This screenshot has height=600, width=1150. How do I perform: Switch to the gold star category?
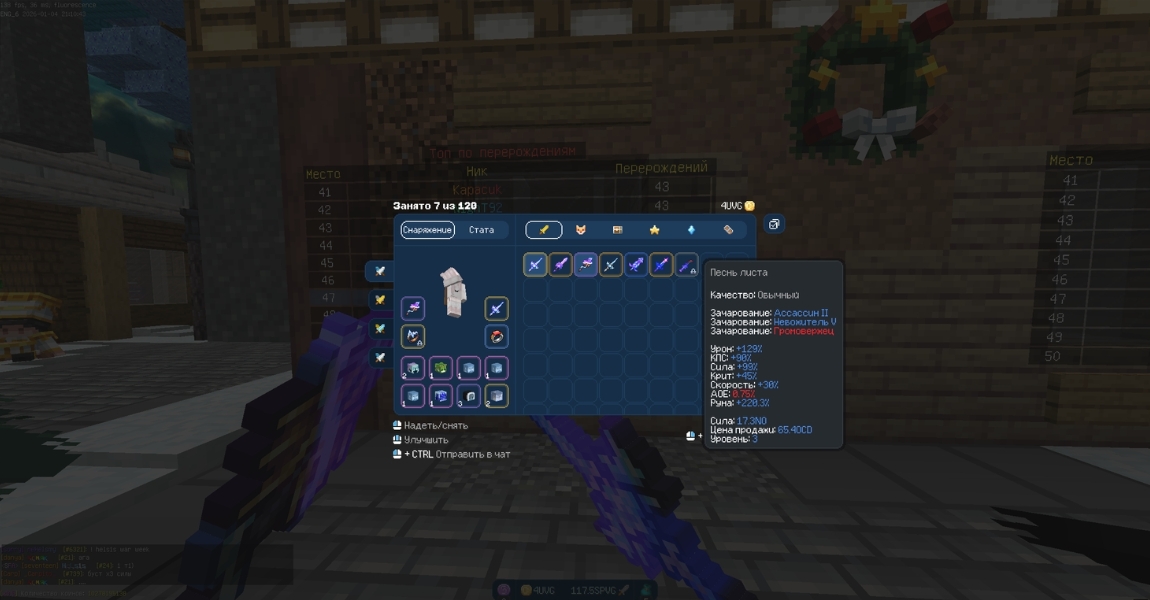[654, 230]
